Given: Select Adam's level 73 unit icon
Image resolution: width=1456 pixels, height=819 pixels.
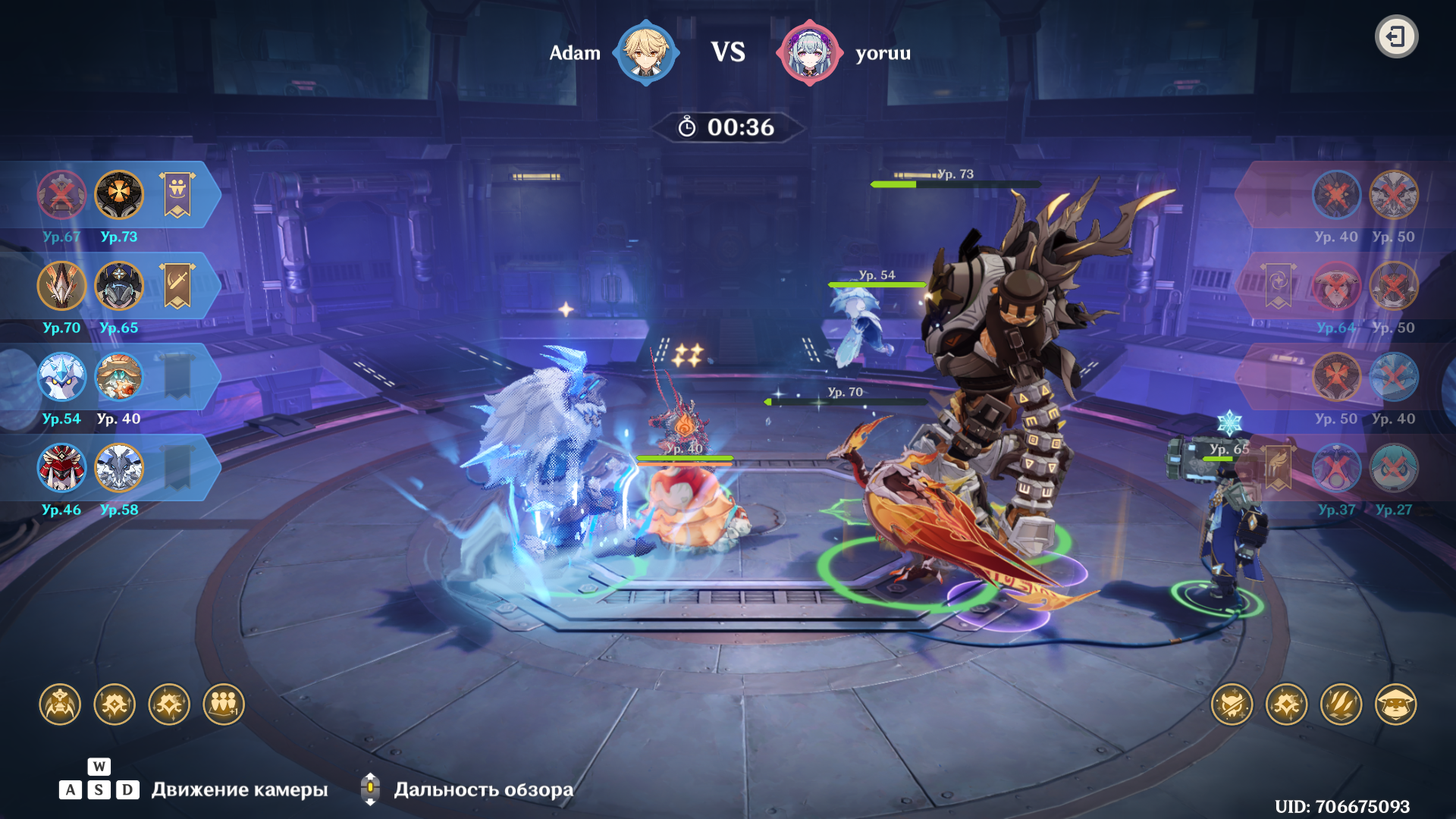Looking at the screenshot, I should point(119,195).
